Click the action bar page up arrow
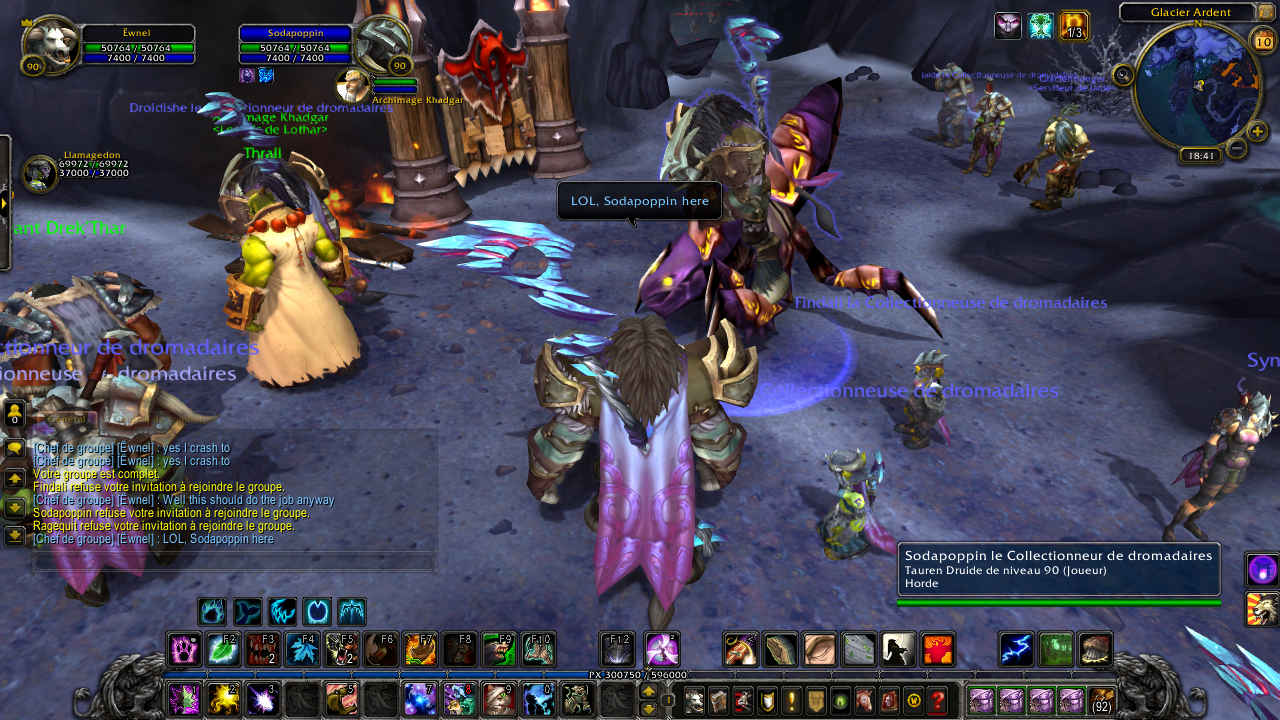The height and width of the screenshot is (720, 1280). click(x=648, y=691)
